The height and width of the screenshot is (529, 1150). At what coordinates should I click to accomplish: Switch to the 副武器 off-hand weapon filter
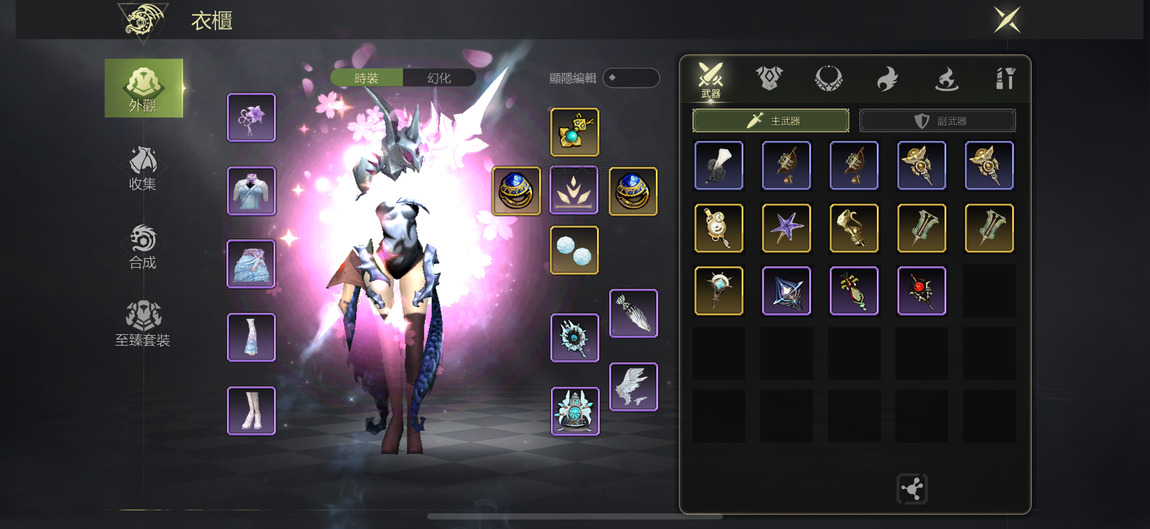coord(937,121)
